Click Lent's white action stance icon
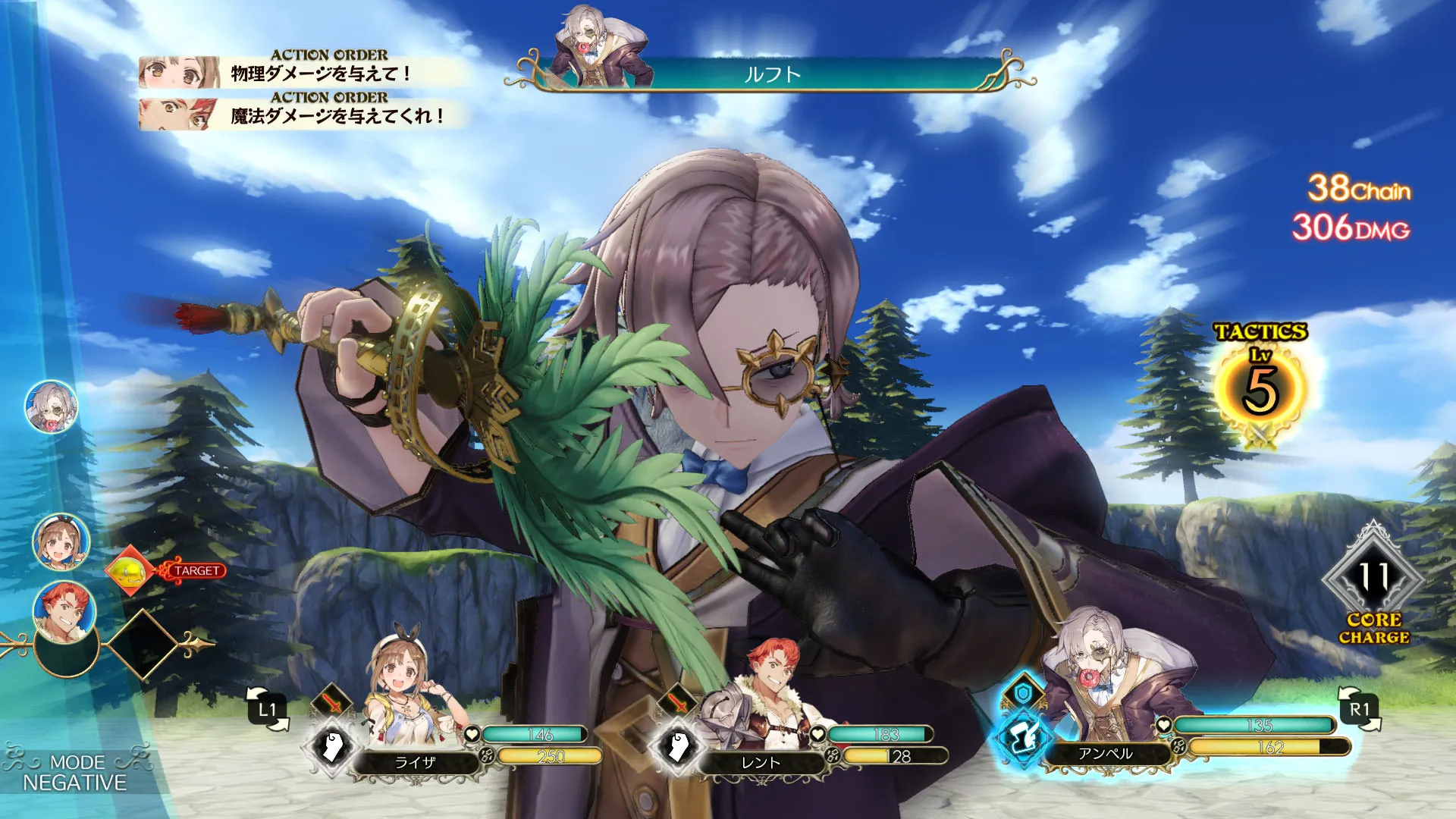This screenshot has width=1456, height=819. tap(677, 747)
